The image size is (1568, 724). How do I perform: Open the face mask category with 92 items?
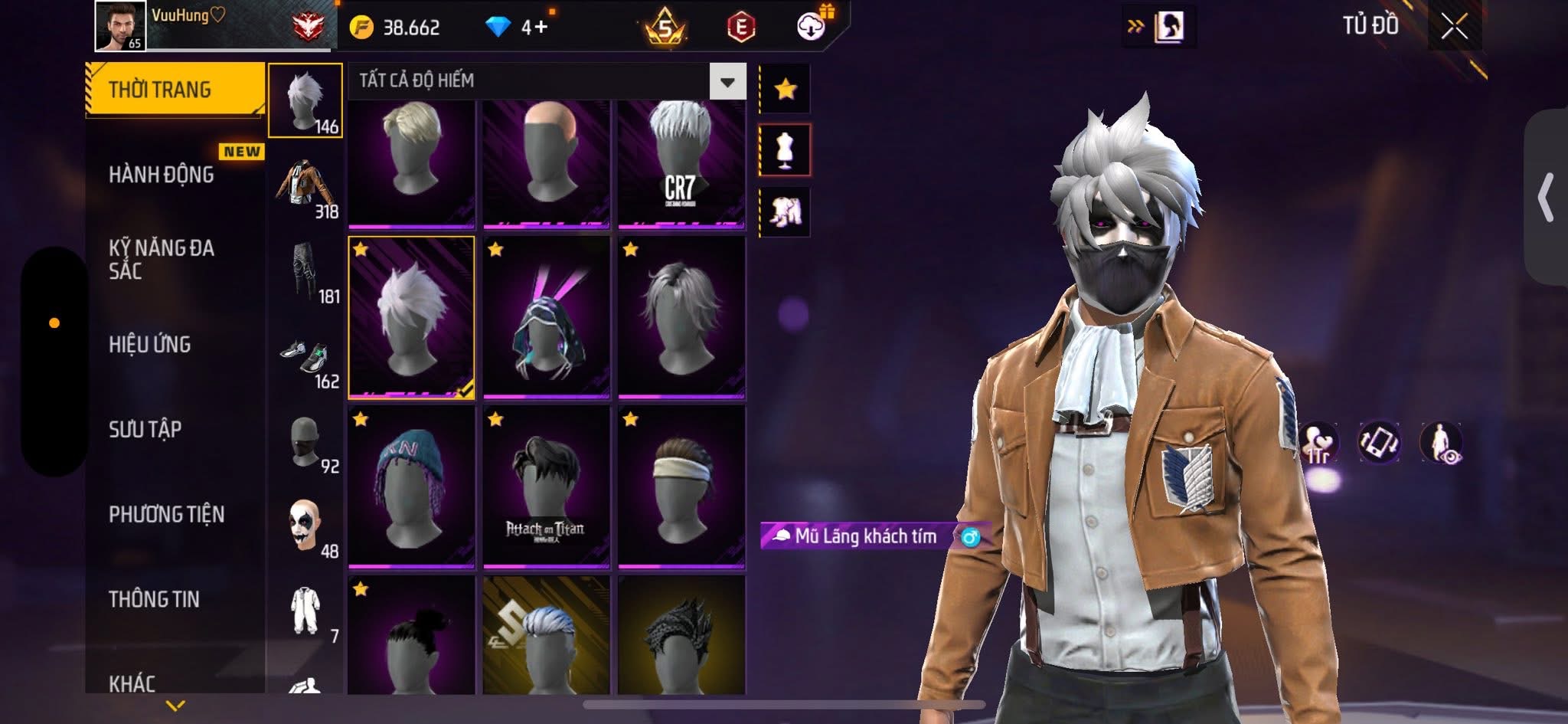pos(305,442)
